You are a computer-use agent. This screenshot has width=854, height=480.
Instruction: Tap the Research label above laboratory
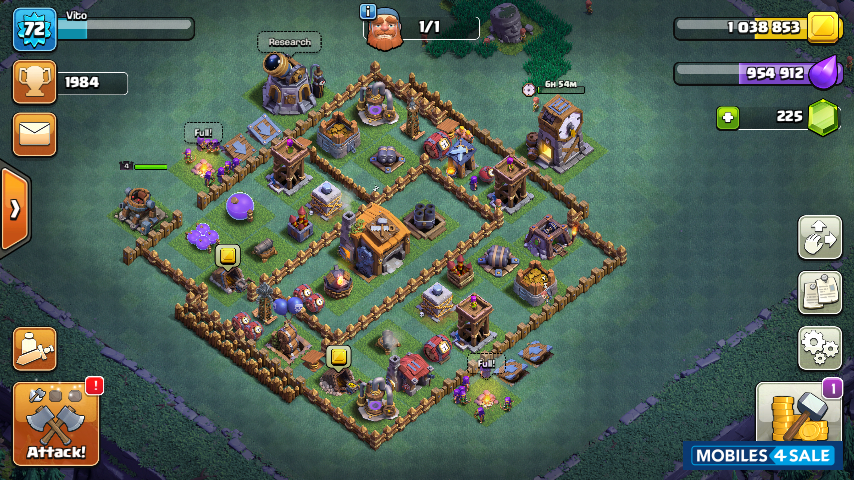[x=290, y=42]
